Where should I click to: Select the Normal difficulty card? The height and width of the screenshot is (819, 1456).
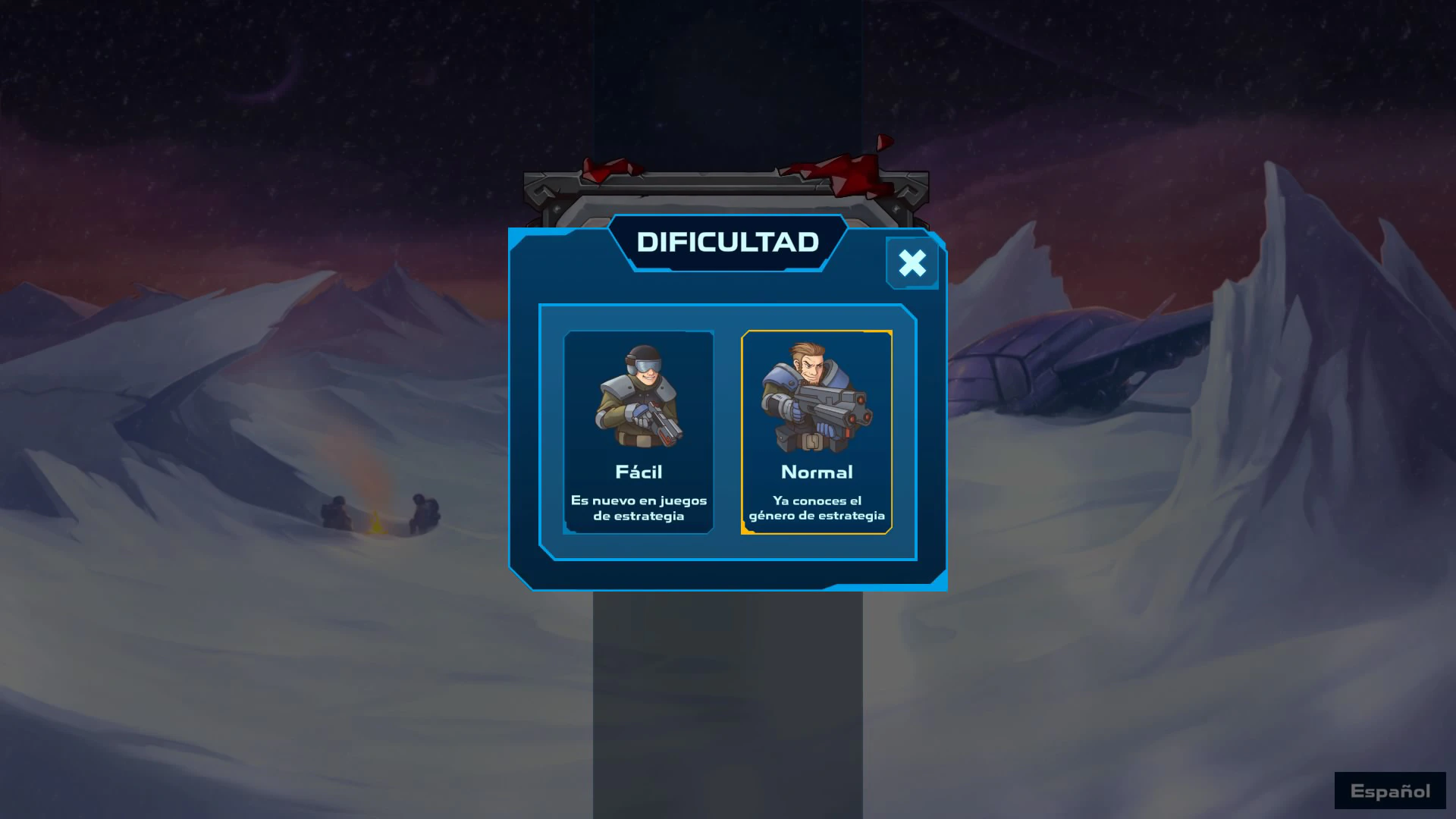pos(817,431)
